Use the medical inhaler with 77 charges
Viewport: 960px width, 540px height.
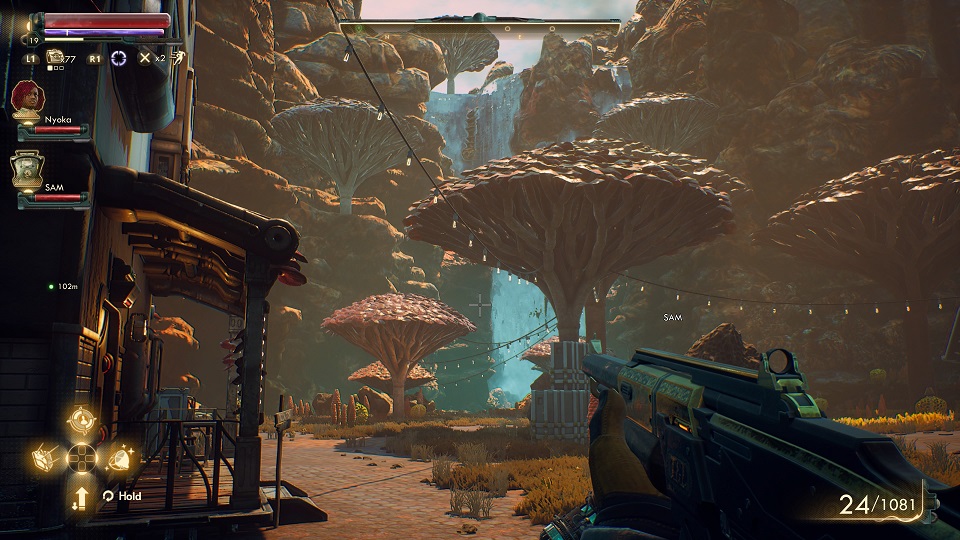56,57
